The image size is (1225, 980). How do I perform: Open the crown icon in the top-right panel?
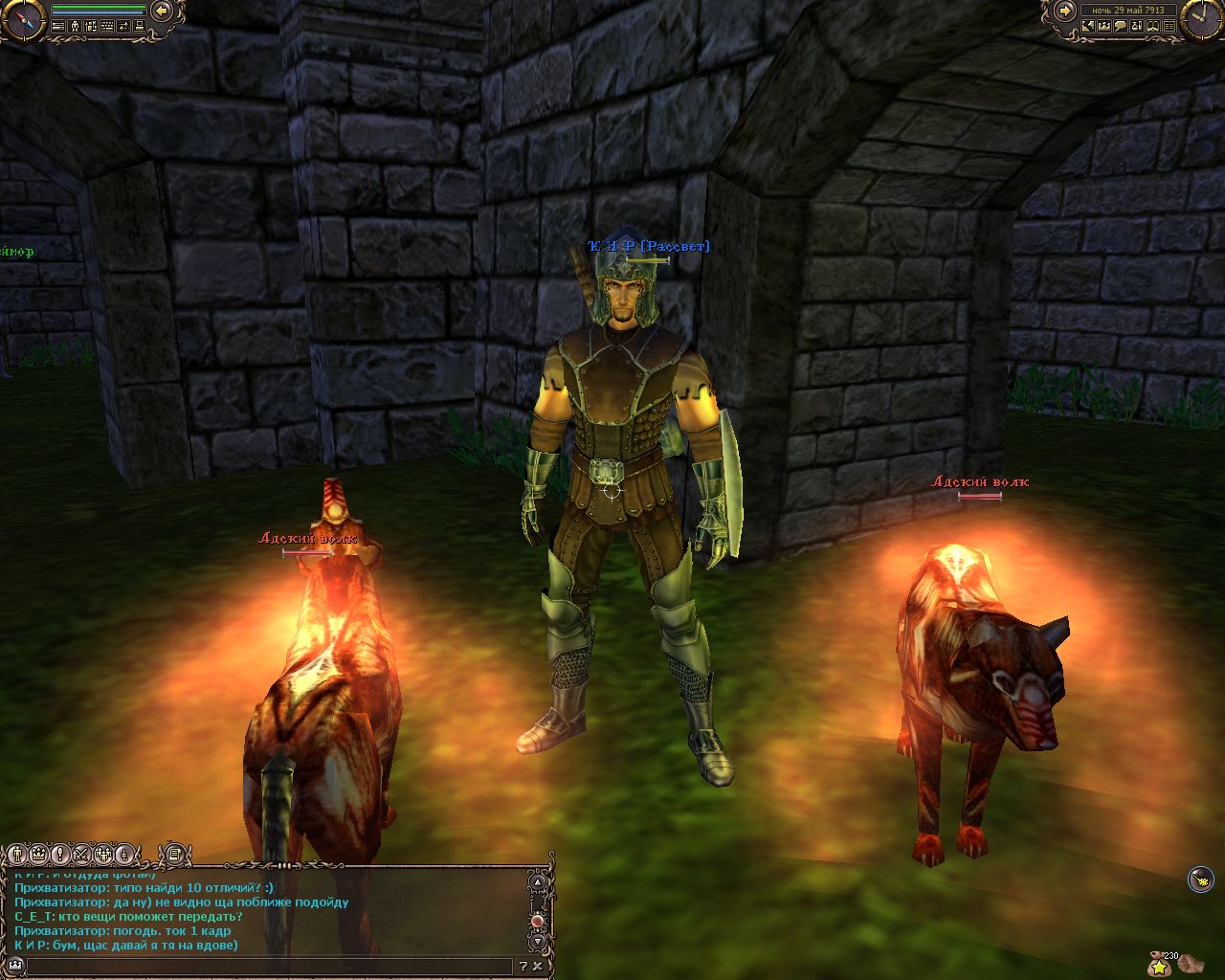tap(1104, 27)
